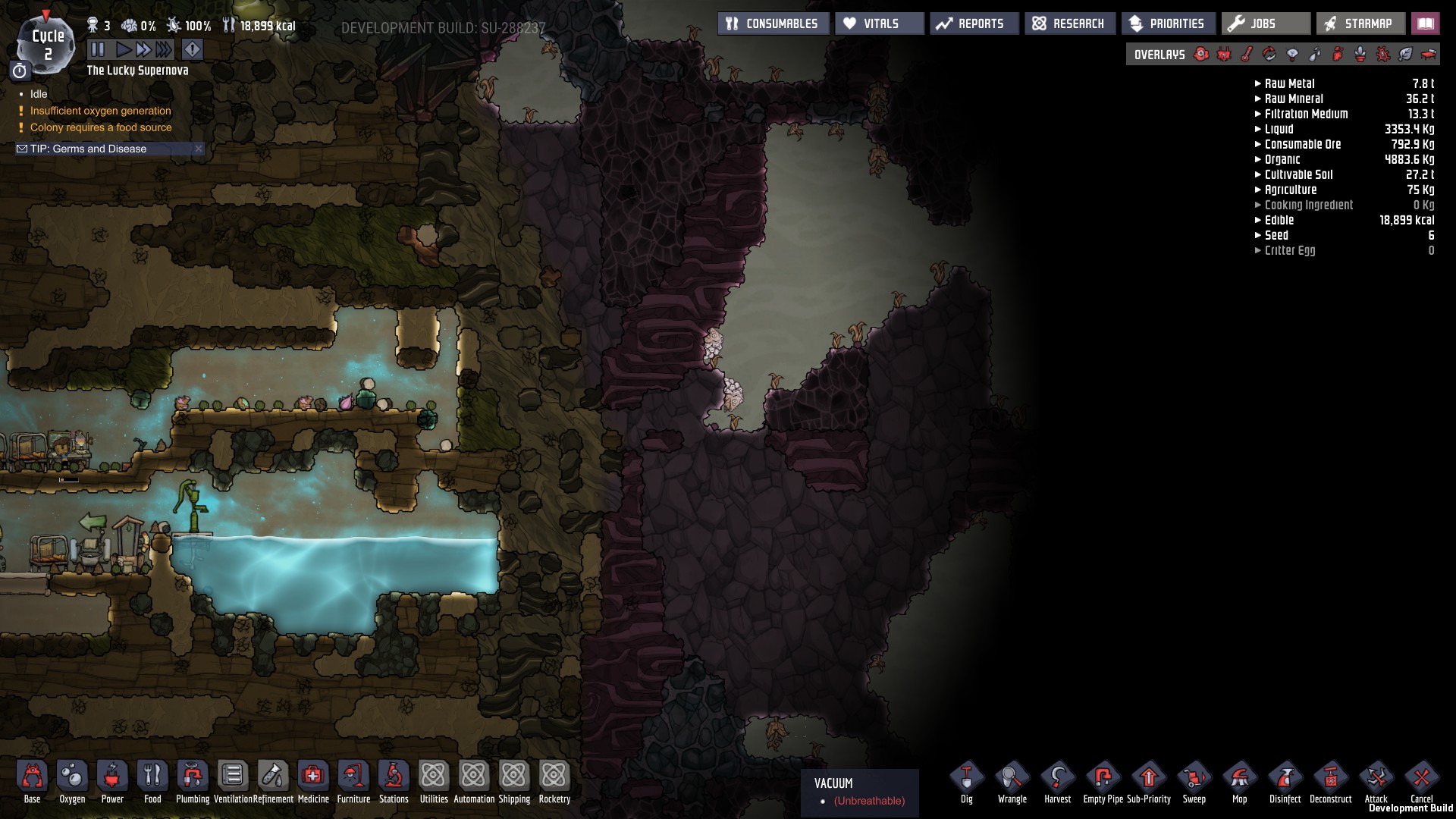
Task: Open the Research tree
Action: point(1069,24)
